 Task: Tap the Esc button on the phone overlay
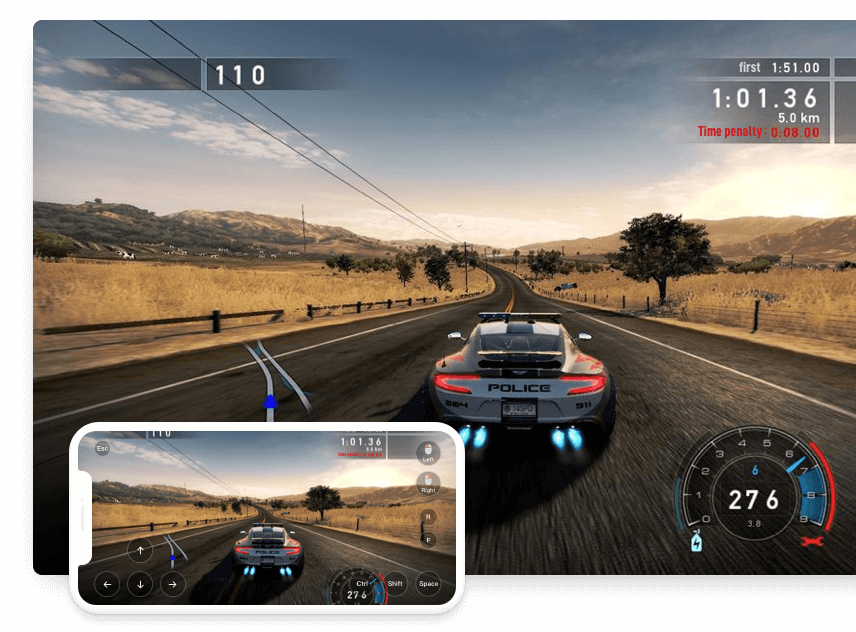click(102, 449)
